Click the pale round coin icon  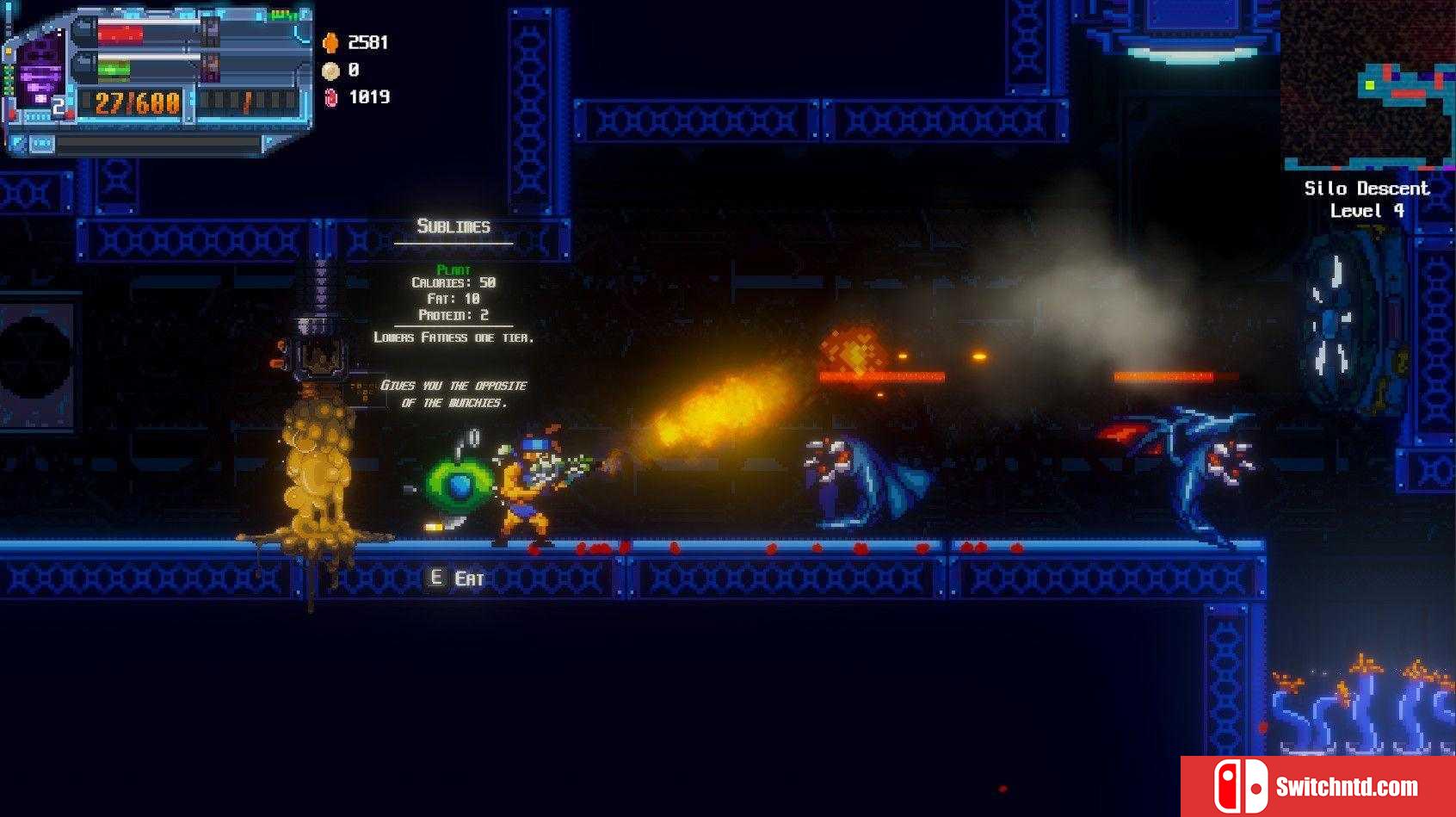(330, 71)
